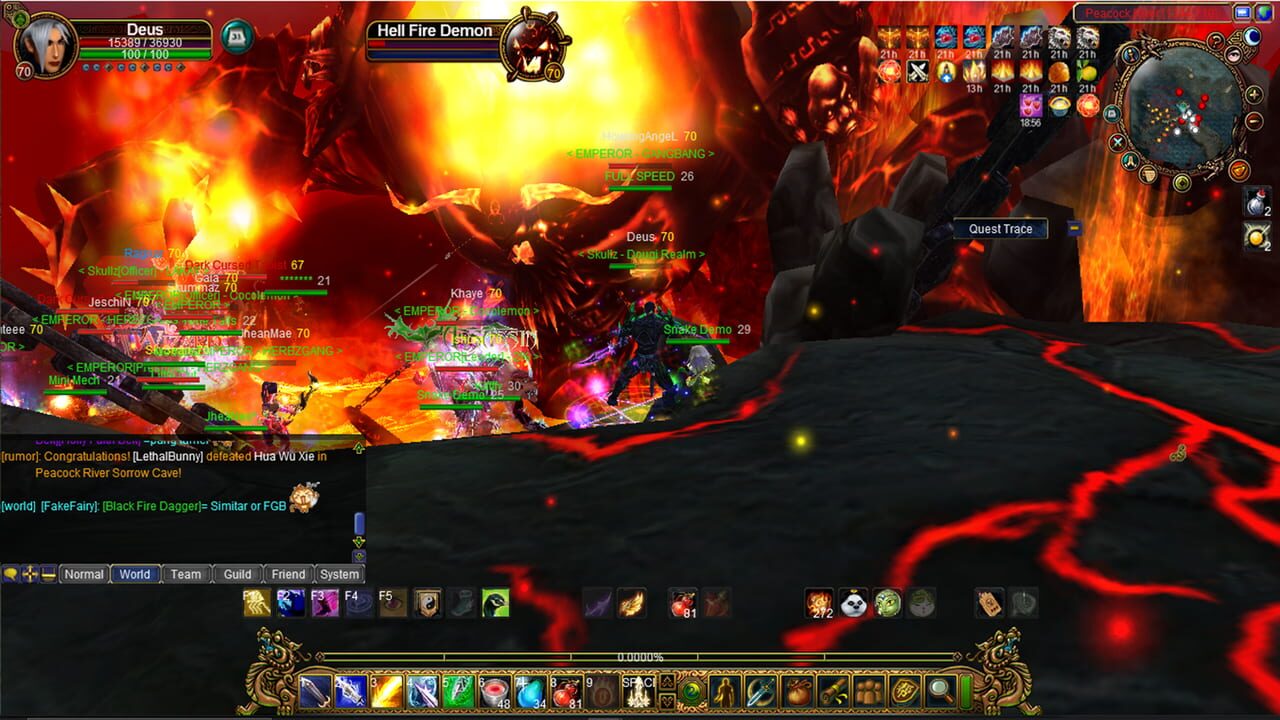The image size is (1280, 720).
Task: Click the question mark help icon on the minimap
Action: click(1216, 43)
